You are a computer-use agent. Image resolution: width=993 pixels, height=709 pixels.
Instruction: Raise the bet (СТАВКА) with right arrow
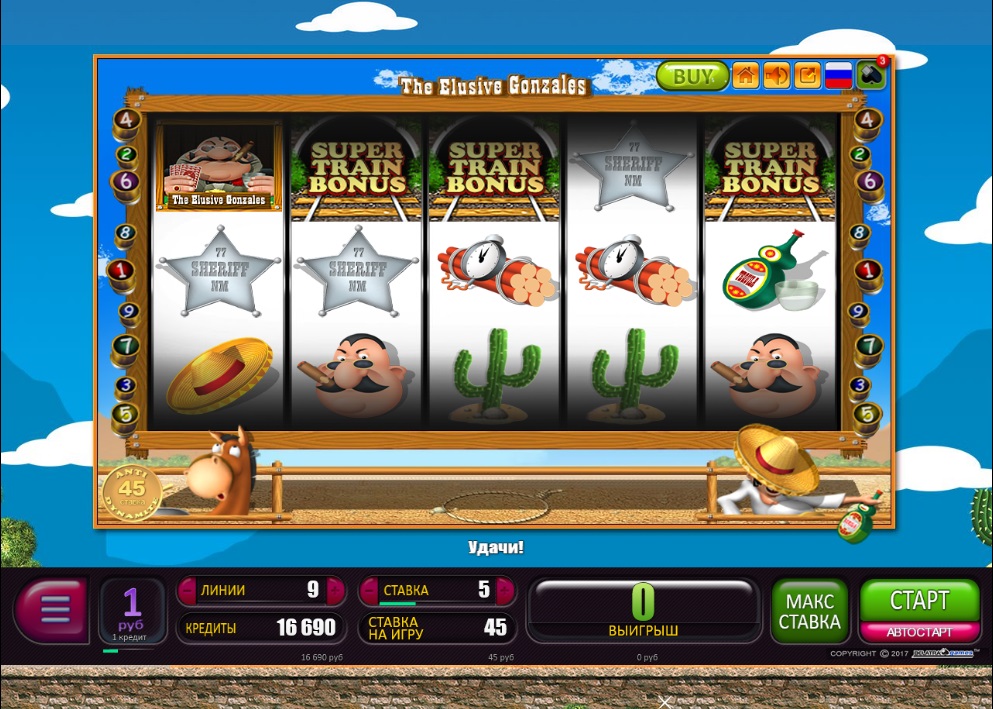click(504, 590)
